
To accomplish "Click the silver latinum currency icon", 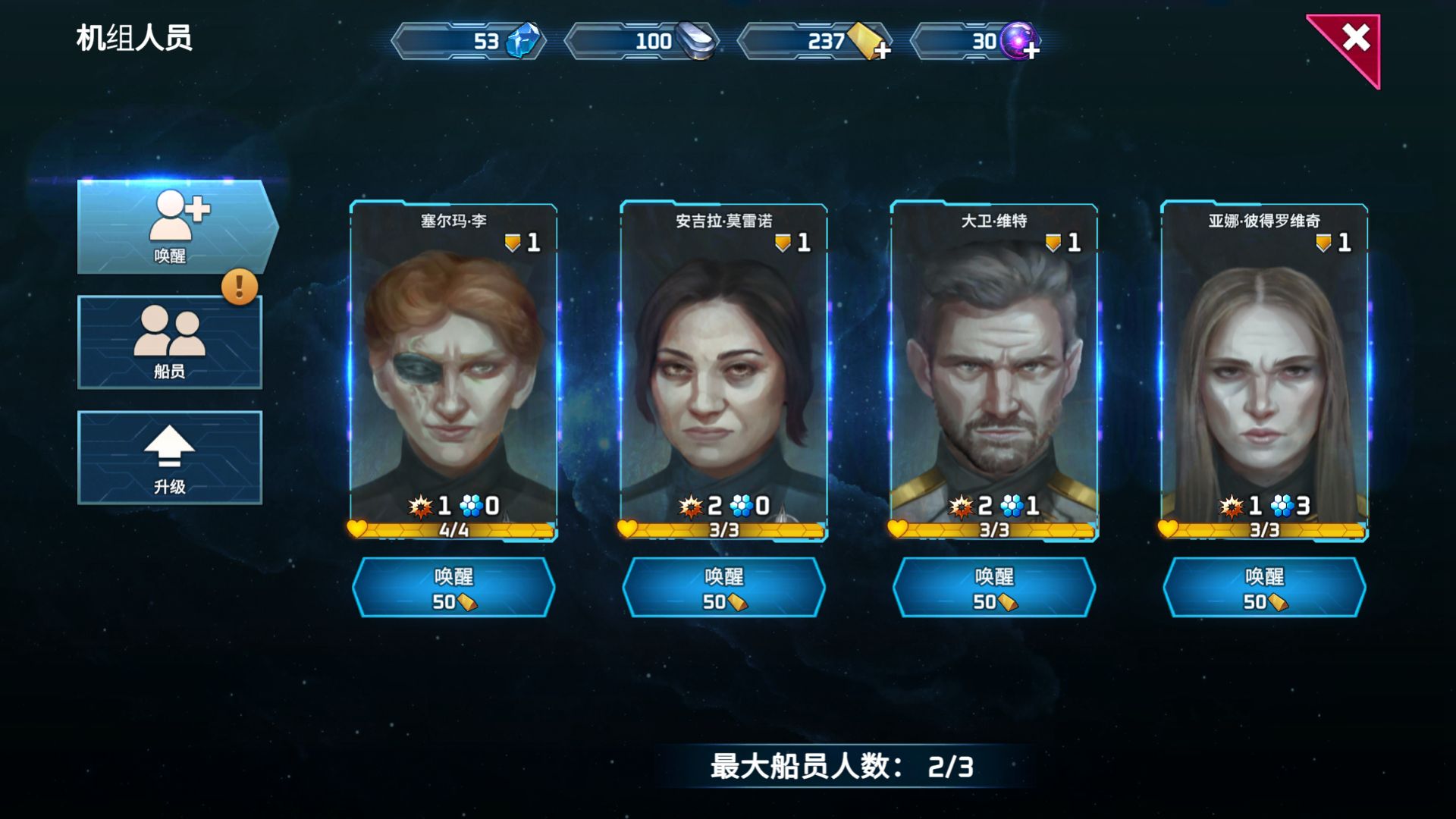I will [699, 42].
